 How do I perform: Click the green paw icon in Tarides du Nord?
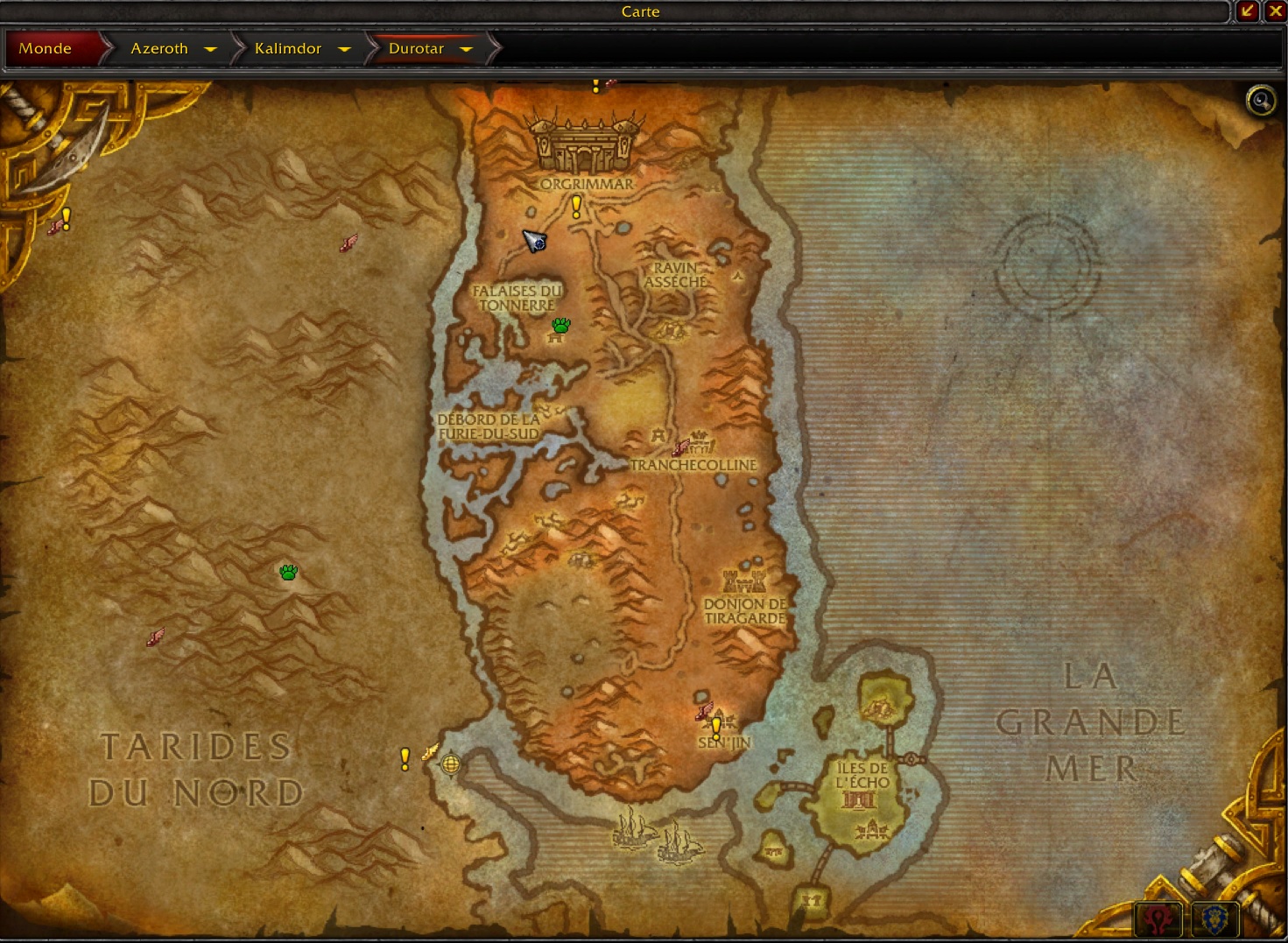[x=289, y=572]
